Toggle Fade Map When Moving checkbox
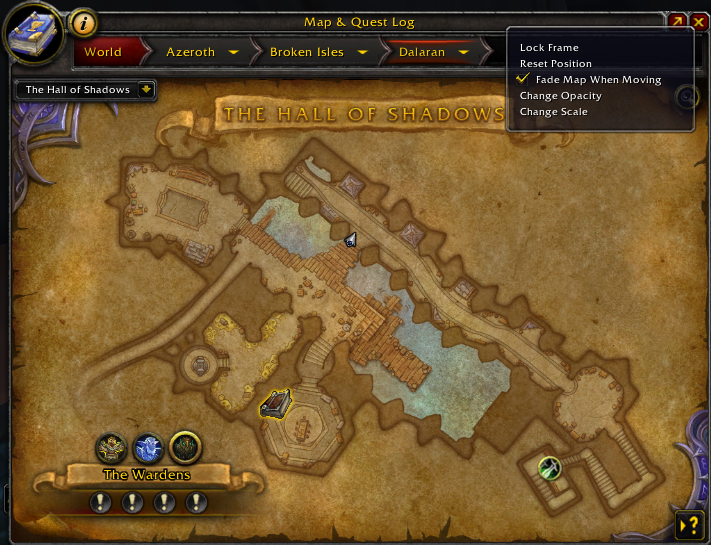This screenshot has width=711, height=545. tap(522, 80)
